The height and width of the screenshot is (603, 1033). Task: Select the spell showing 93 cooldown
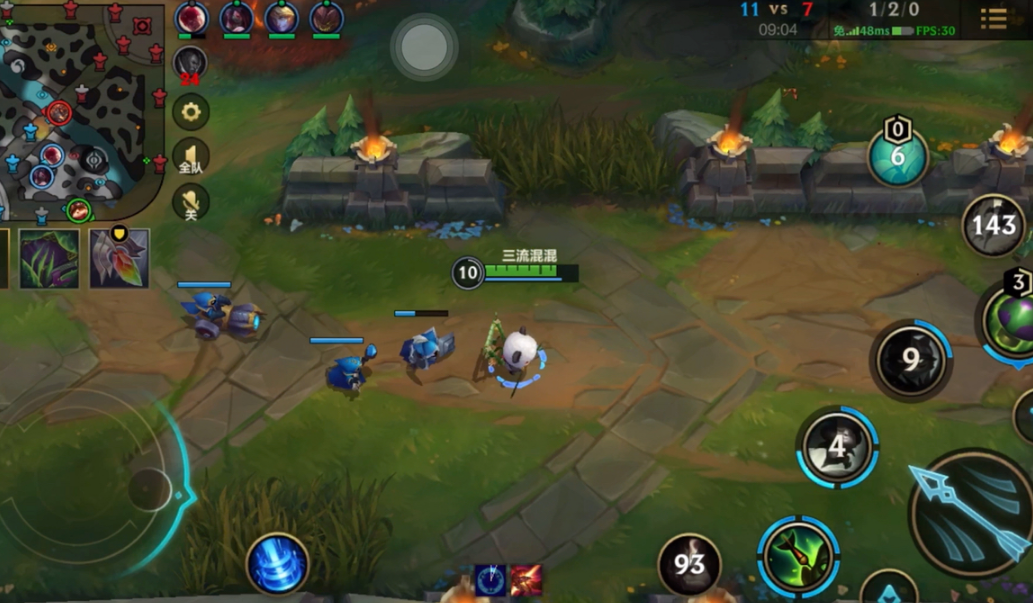pos(690,566)
